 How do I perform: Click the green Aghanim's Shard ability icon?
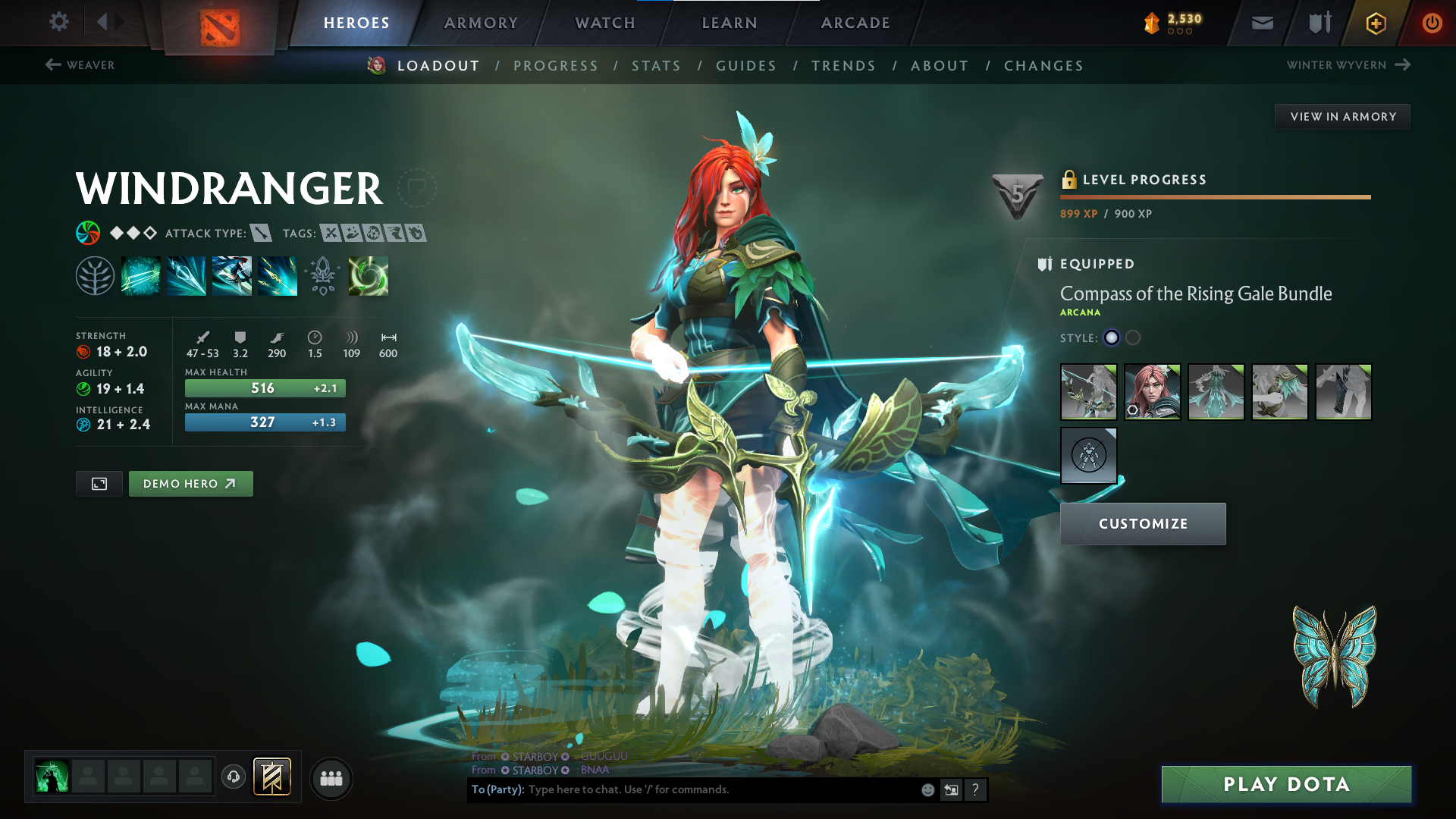[369, 275]
